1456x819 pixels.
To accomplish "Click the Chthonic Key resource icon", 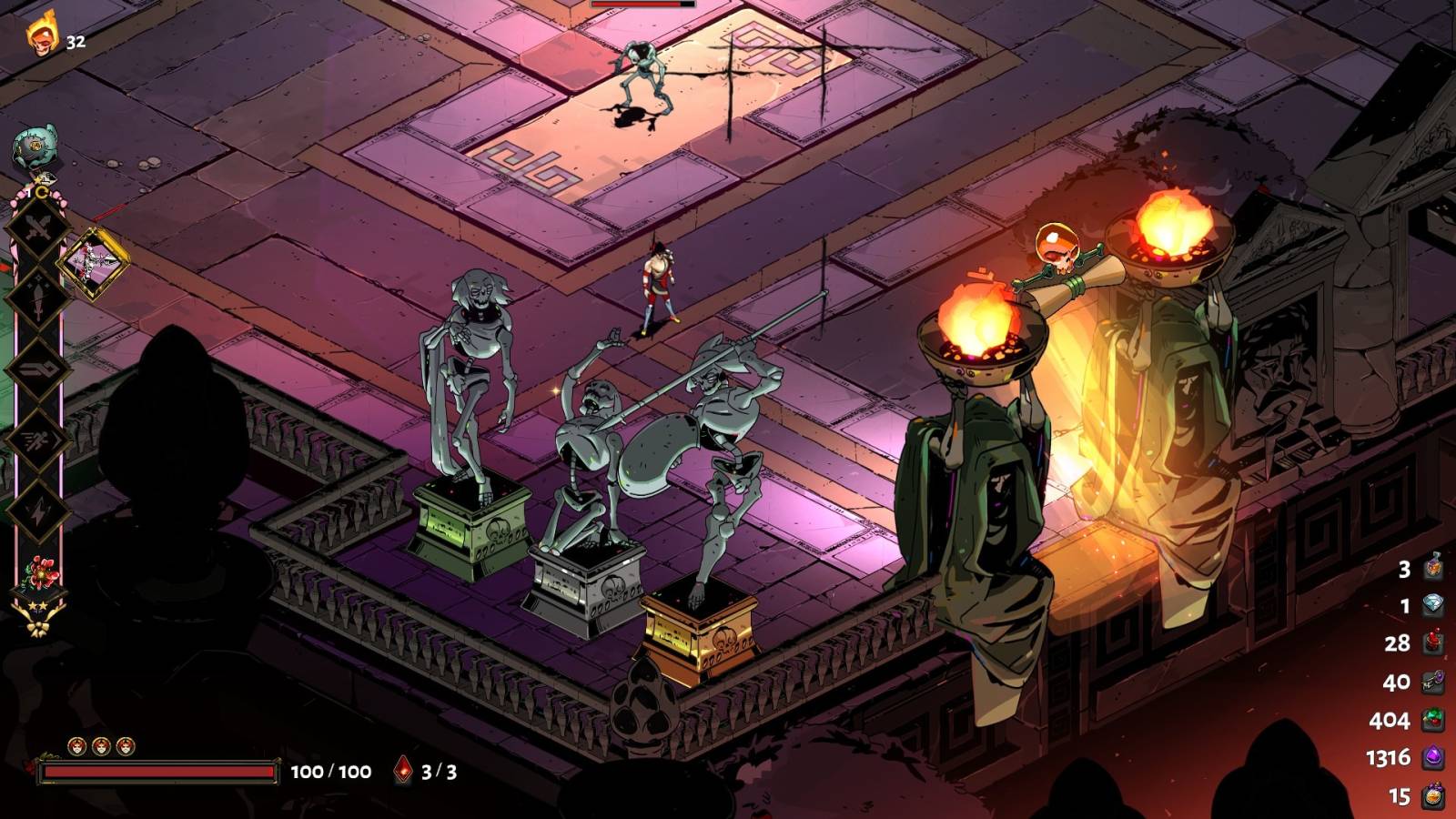I will coord(1433,682).
